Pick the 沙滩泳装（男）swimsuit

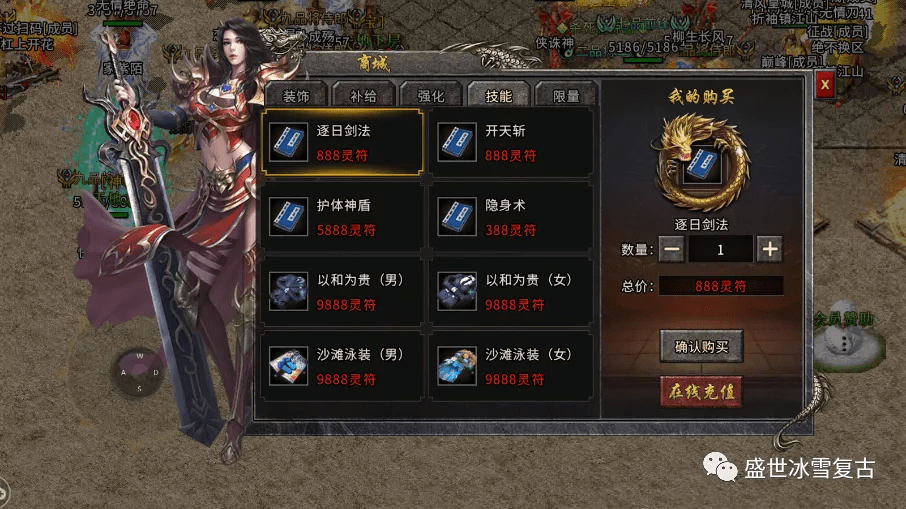[342, 366]
